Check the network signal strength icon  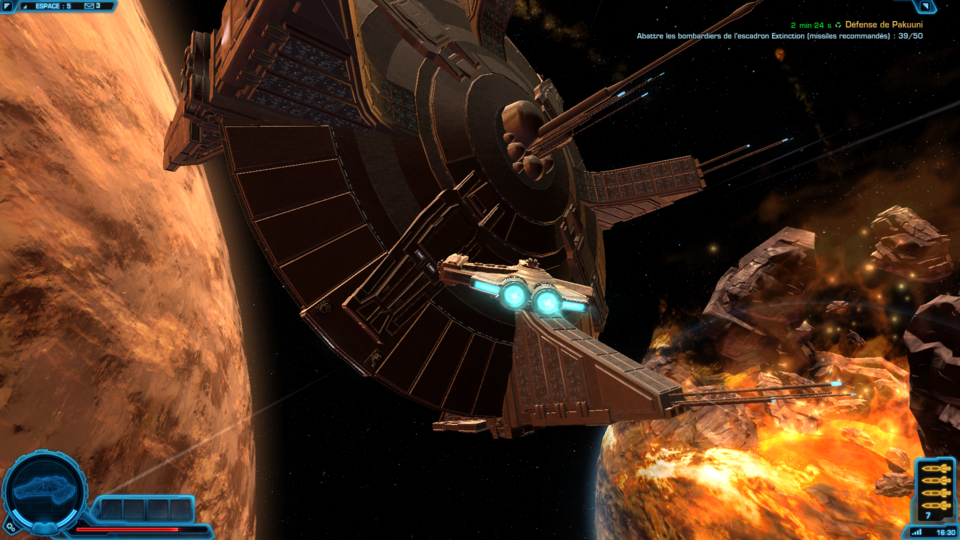coord(915,532)
